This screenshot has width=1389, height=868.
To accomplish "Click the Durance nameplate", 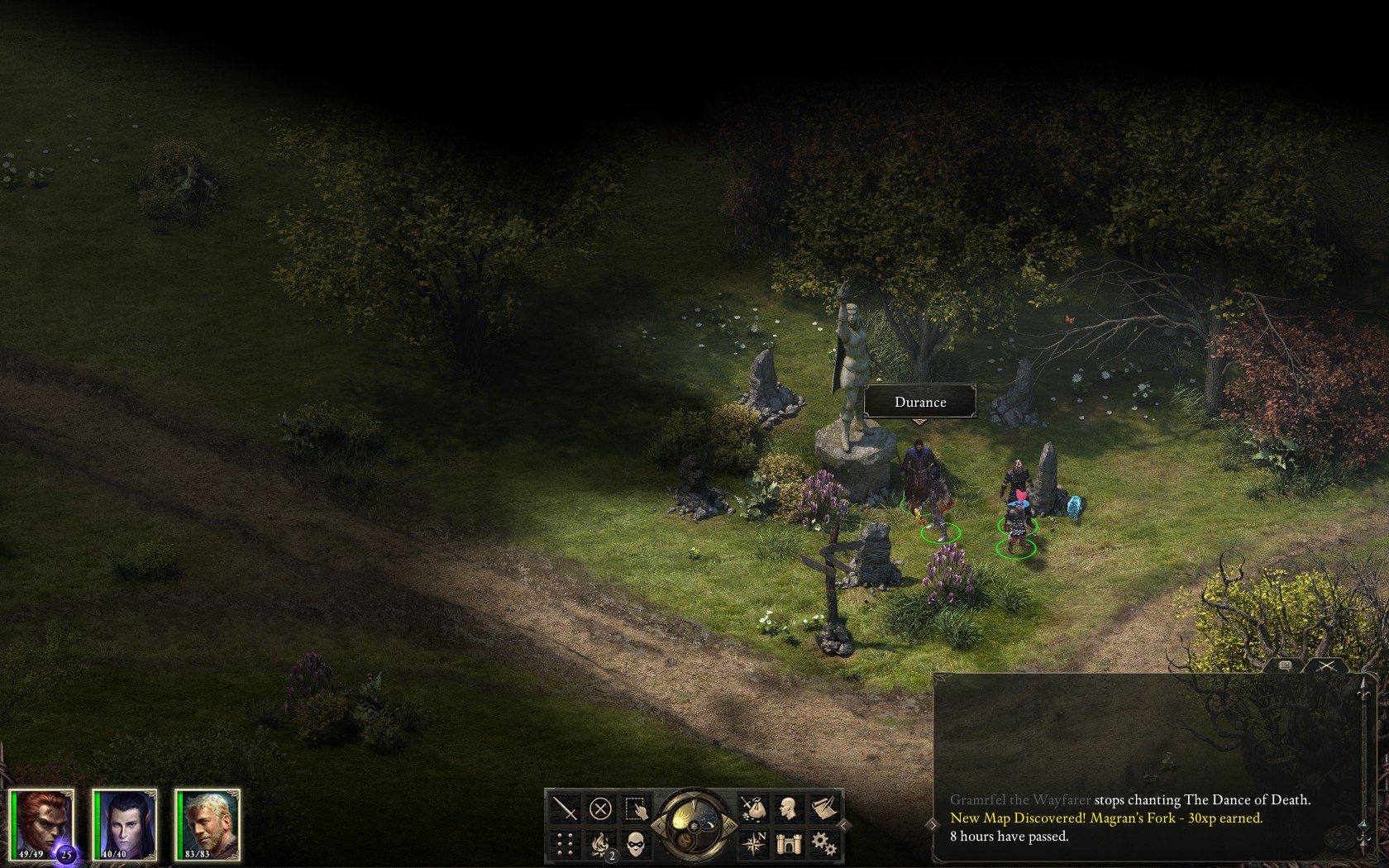I will point(920,402).
